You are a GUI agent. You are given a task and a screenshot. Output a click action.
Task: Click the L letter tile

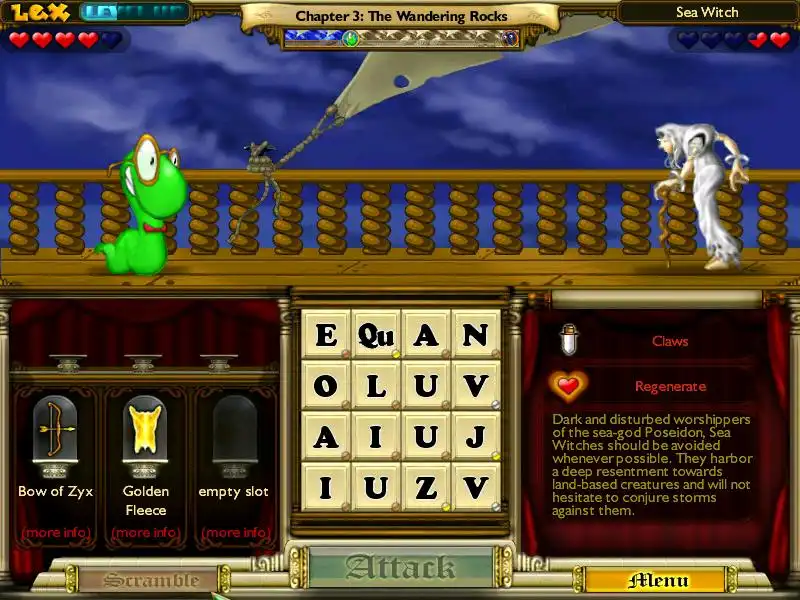tap(376, 386)
